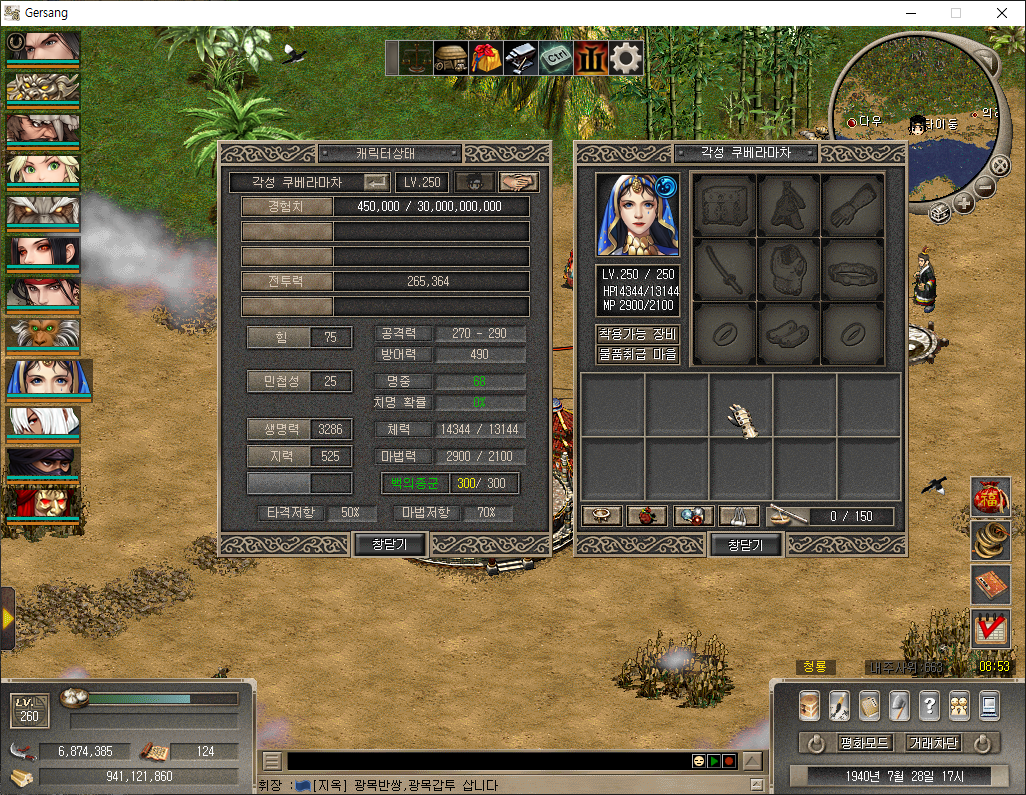Close the inventory window (창닫기)
Image resolution: width=1026 pixels, height=795 pixels.
pyautogui.click(x=745, y=544)
